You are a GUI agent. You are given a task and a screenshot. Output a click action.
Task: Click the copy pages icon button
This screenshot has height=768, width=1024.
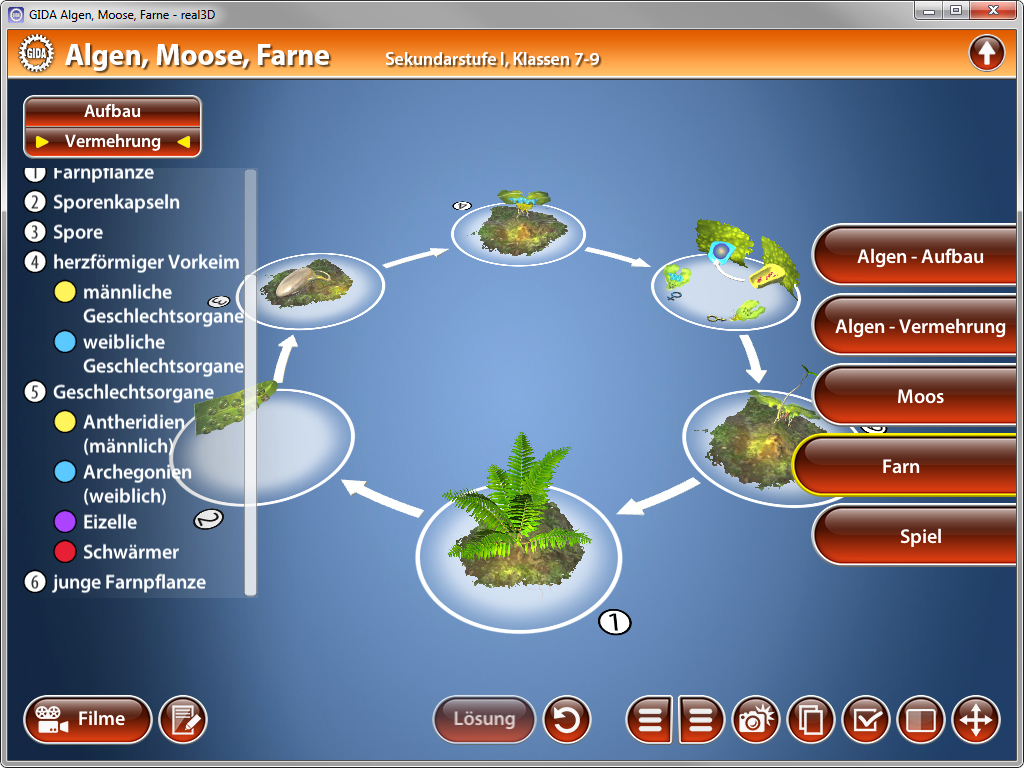pos(811,719)
